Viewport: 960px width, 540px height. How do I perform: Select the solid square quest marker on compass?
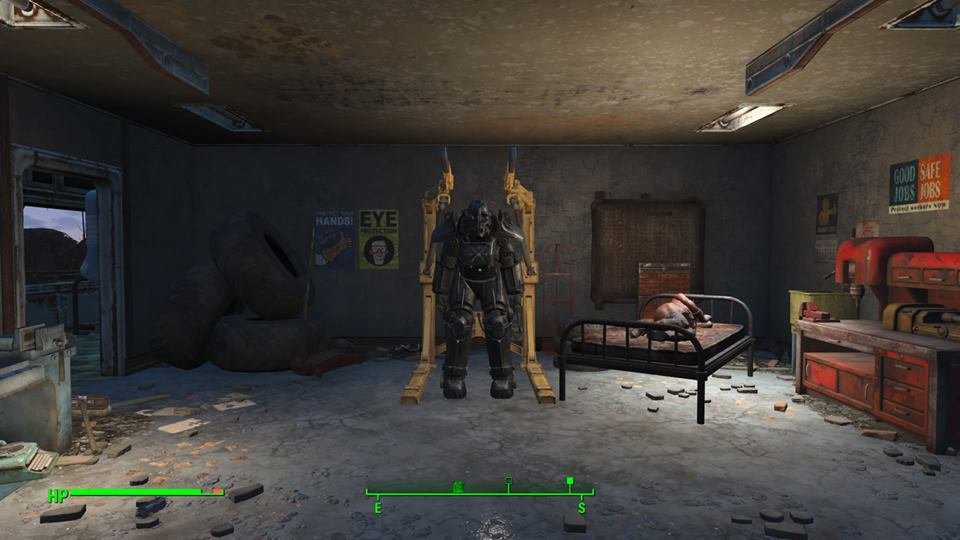click(570, 481)
